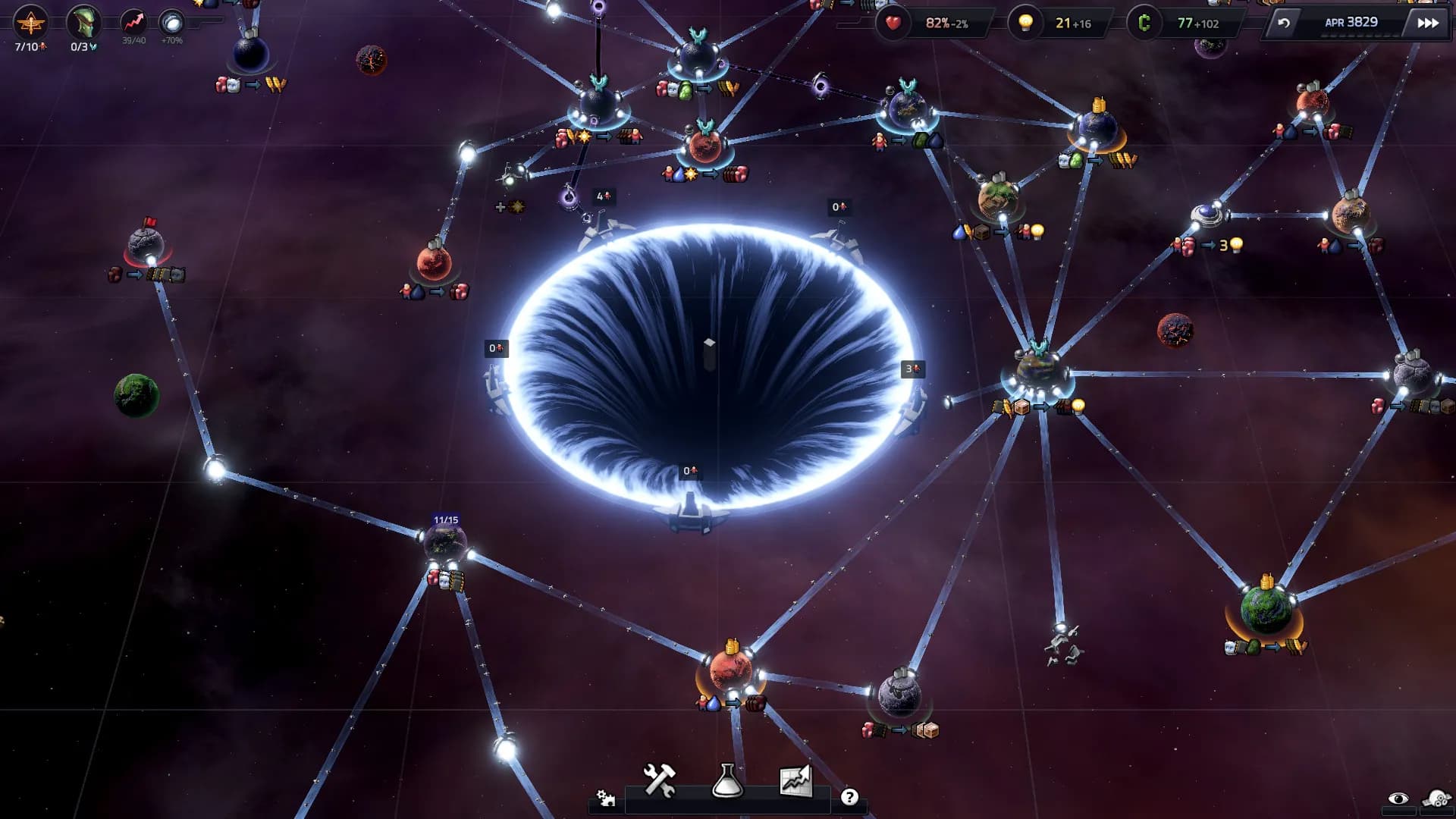This screenshot has width=1456, height=819.
Task: Show the economy chart panel
Action: (x=795, y=780)
